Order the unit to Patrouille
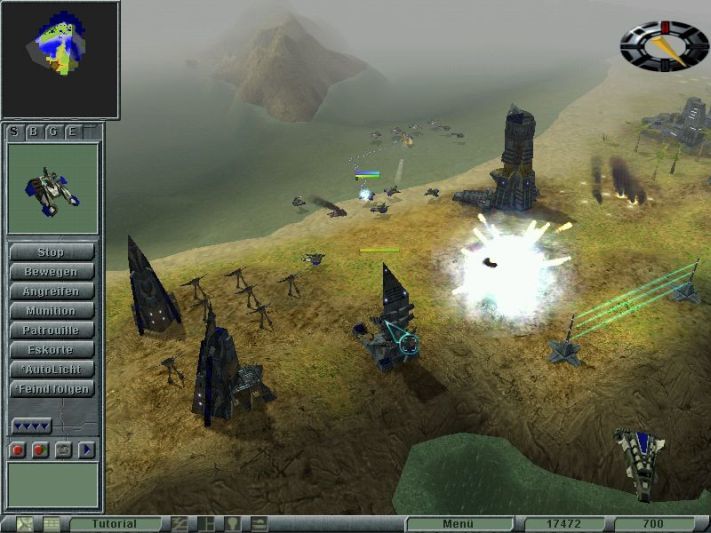This screenshot has width=711, height=533. coord(51,330)
